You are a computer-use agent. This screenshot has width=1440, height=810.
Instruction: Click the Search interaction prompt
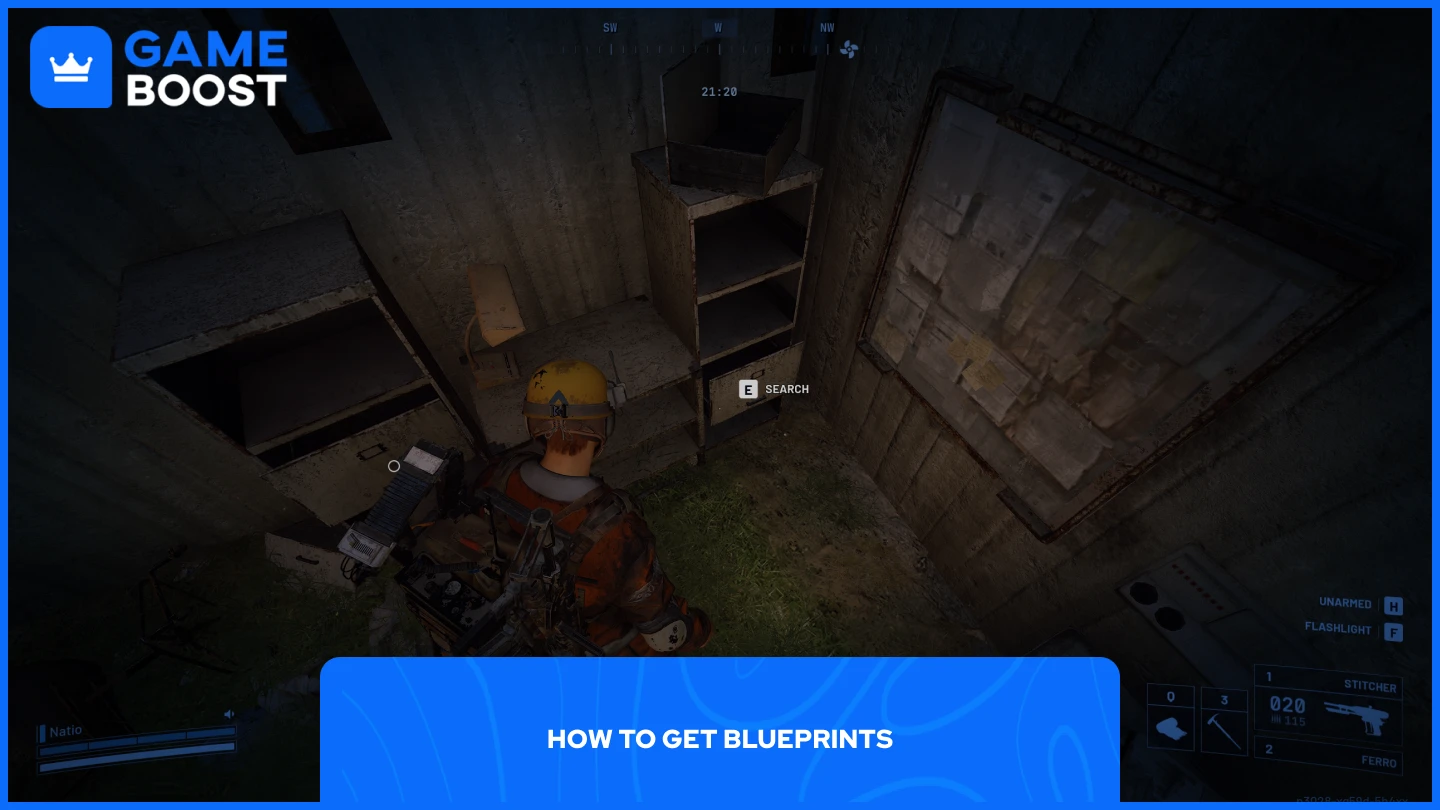coord(786,389)
